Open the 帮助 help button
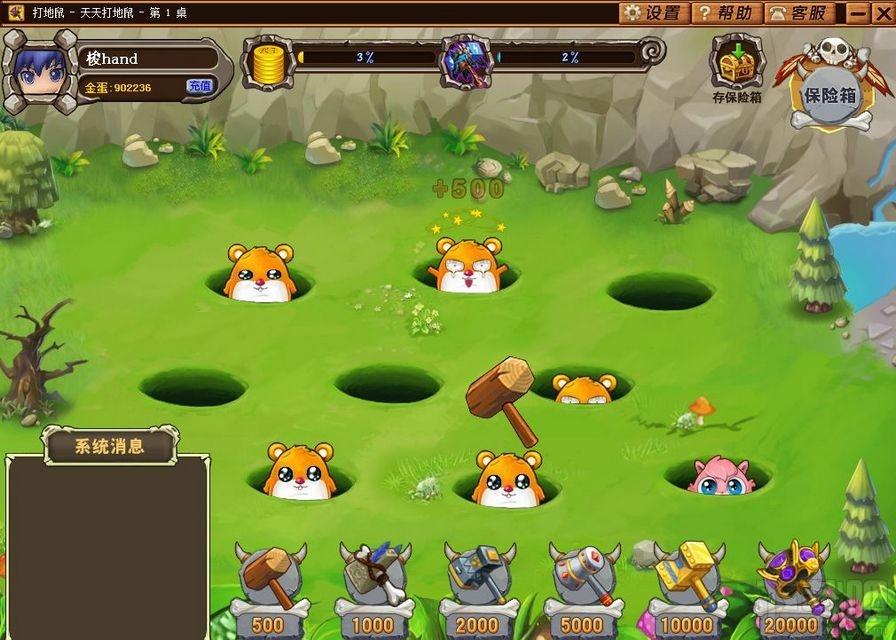 coord(724,13)
